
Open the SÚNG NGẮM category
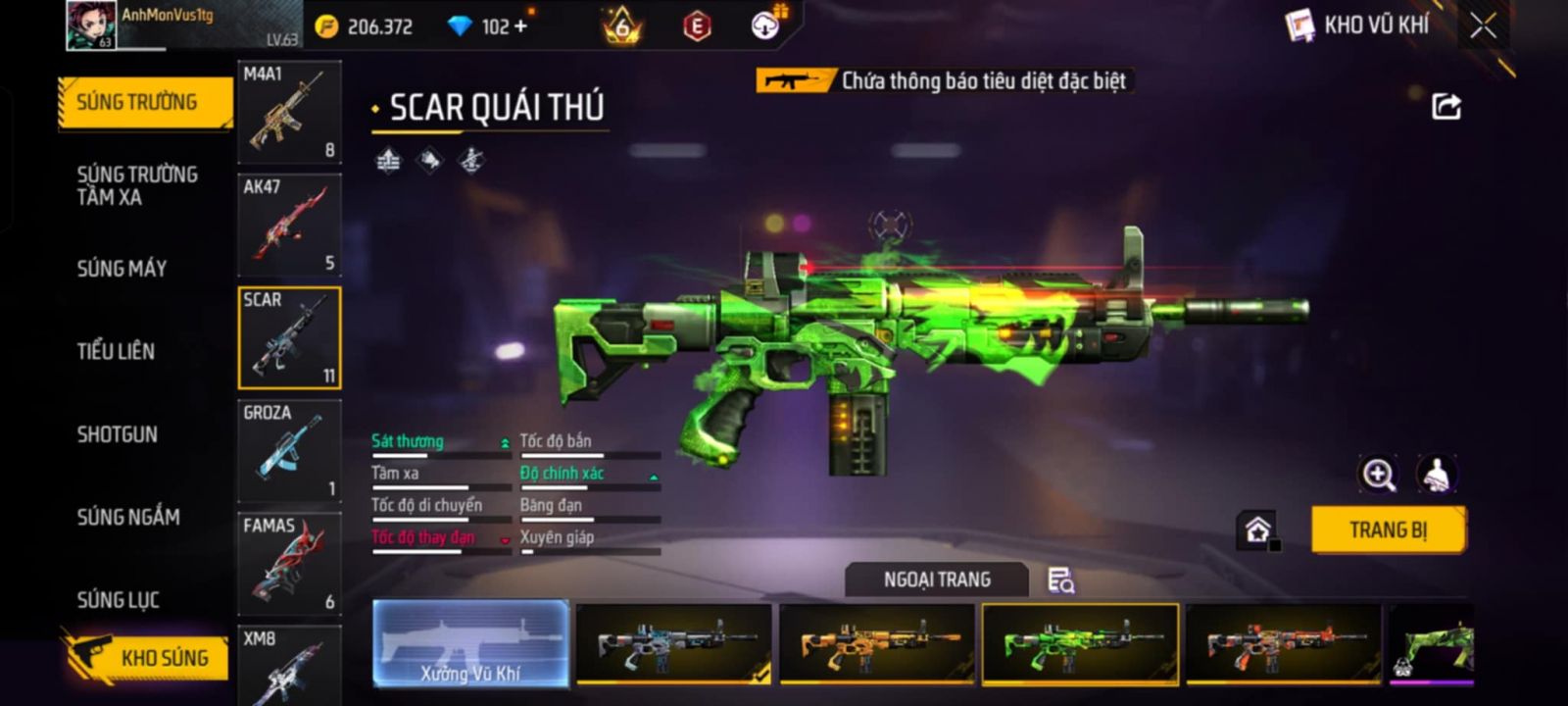point(128,517)
